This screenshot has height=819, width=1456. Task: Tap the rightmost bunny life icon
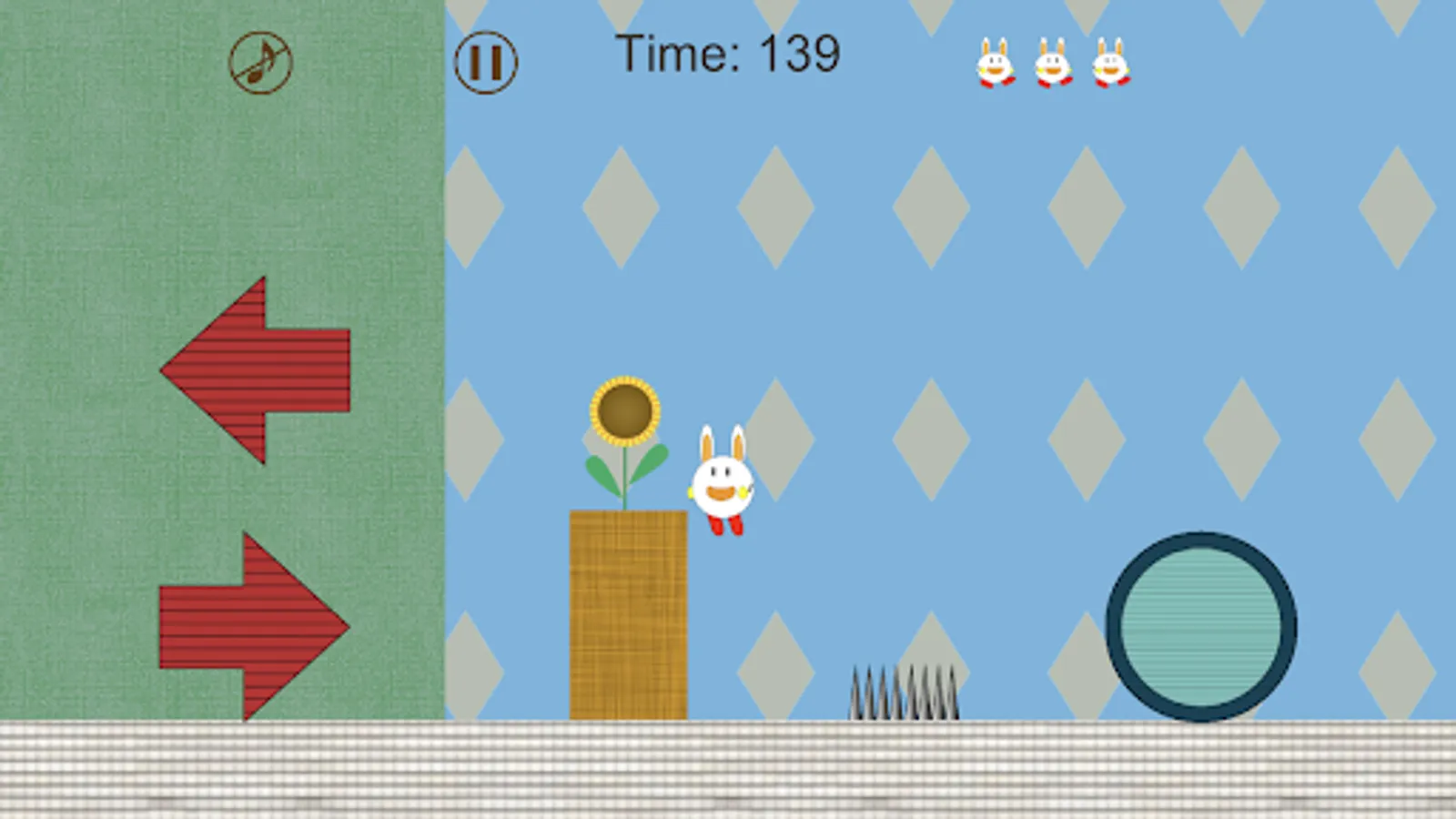1108,62
